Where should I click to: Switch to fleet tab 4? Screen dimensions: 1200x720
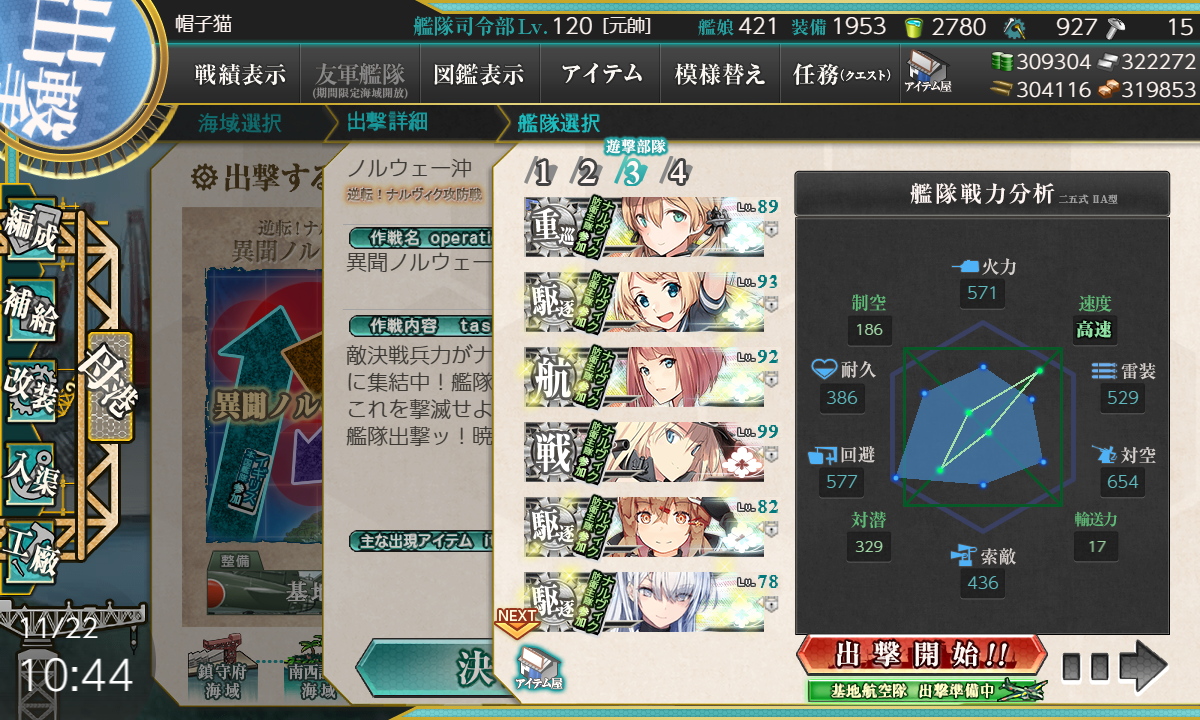677,173
